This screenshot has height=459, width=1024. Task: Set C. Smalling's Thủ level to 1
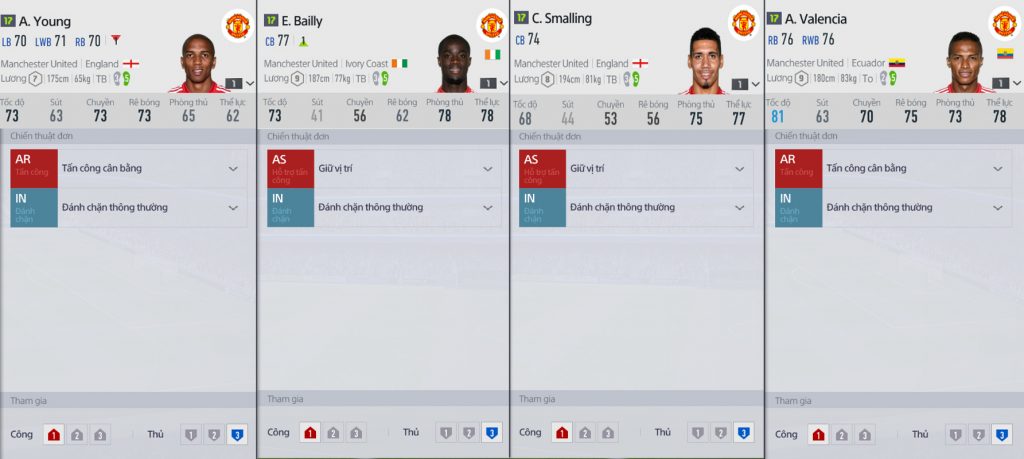[x=698, y=434]
